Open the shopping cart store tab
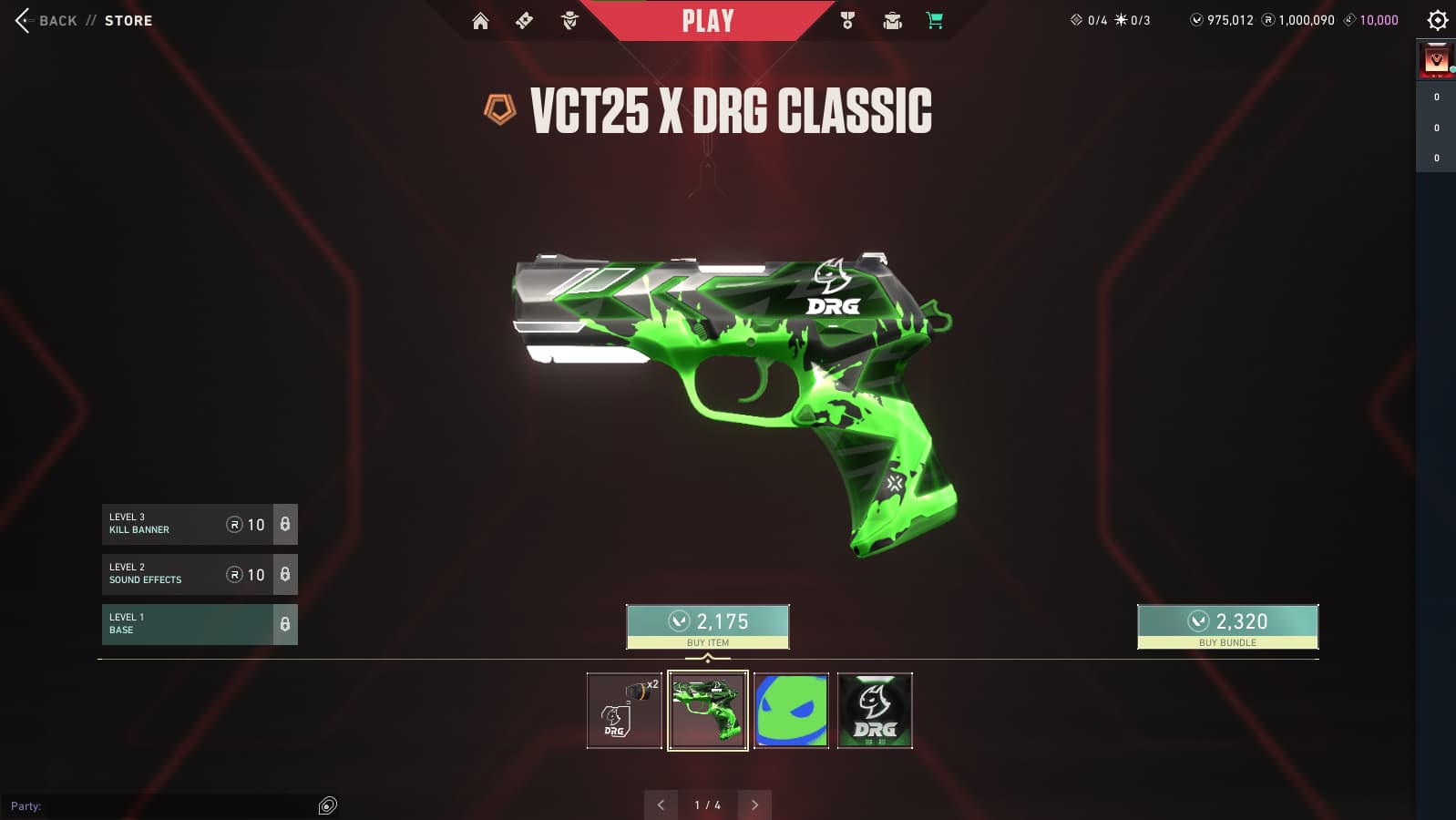 (935, 21)
